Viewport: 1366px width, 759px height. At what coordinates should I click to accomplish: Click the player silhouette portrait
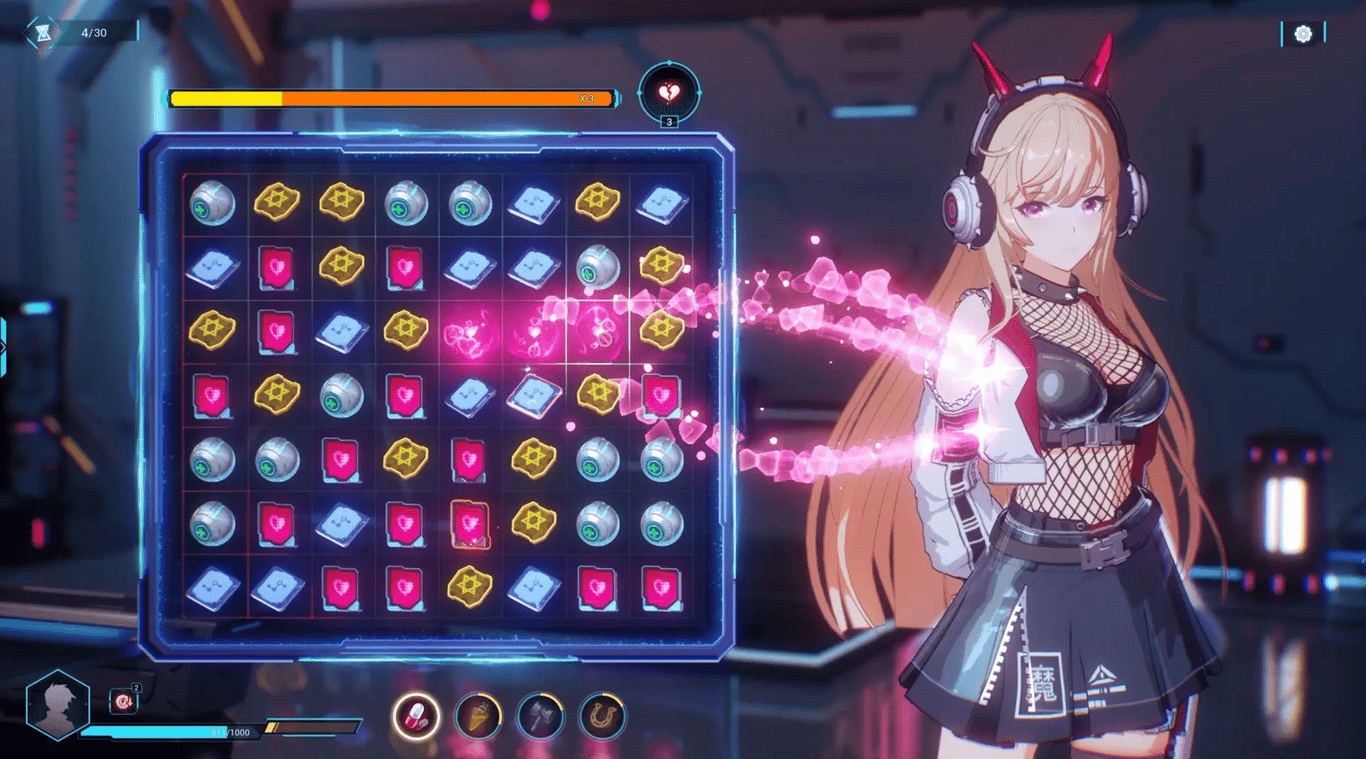click(x=57, y=704)
